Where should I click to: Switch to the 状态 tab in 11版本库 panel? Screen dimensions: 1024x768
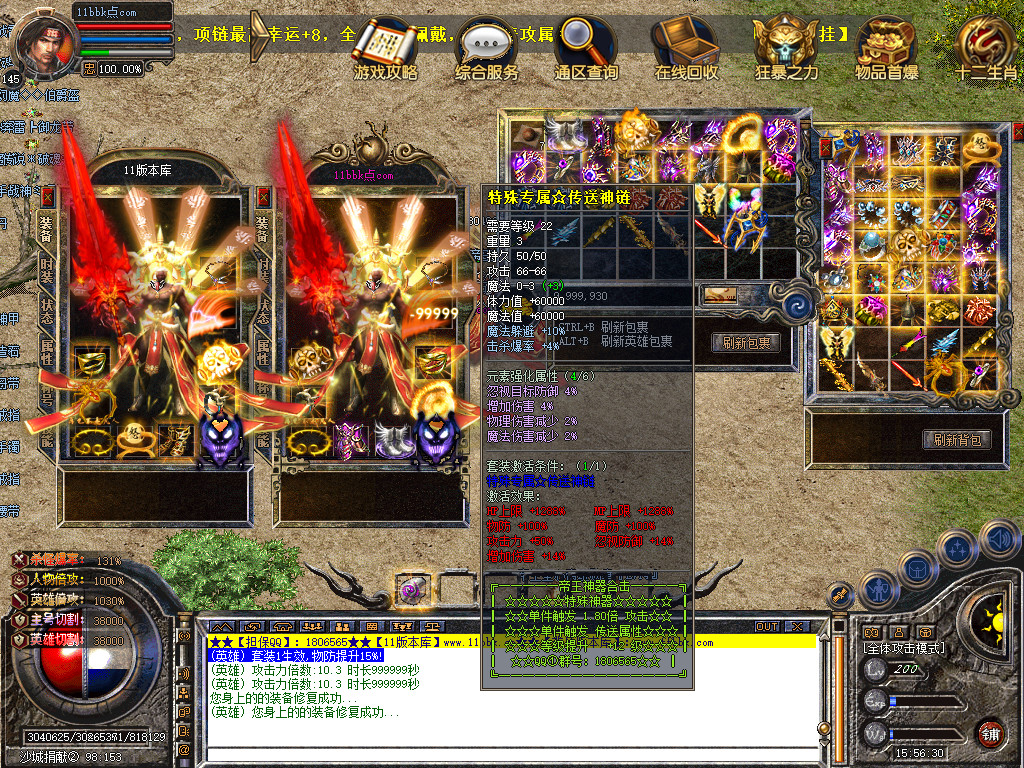point(46,310)
